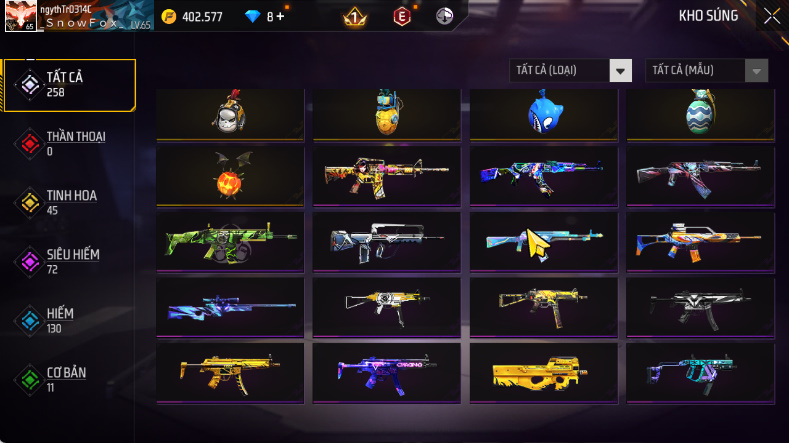
Task: Click the red E badge icon
Action: click(402, 16)
